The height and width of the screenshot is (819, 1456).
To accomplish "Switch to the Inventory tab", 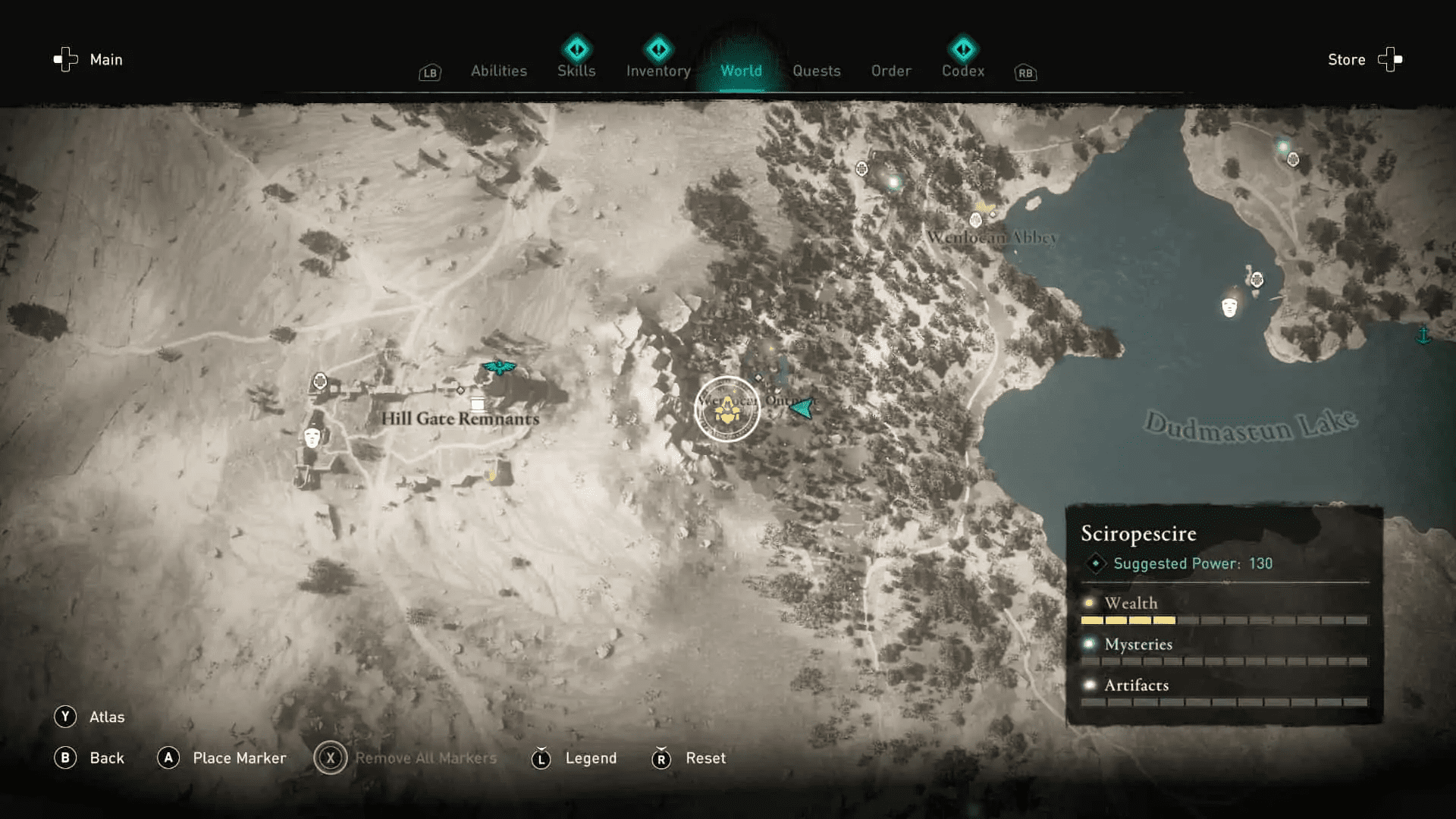I will [657, 71].
